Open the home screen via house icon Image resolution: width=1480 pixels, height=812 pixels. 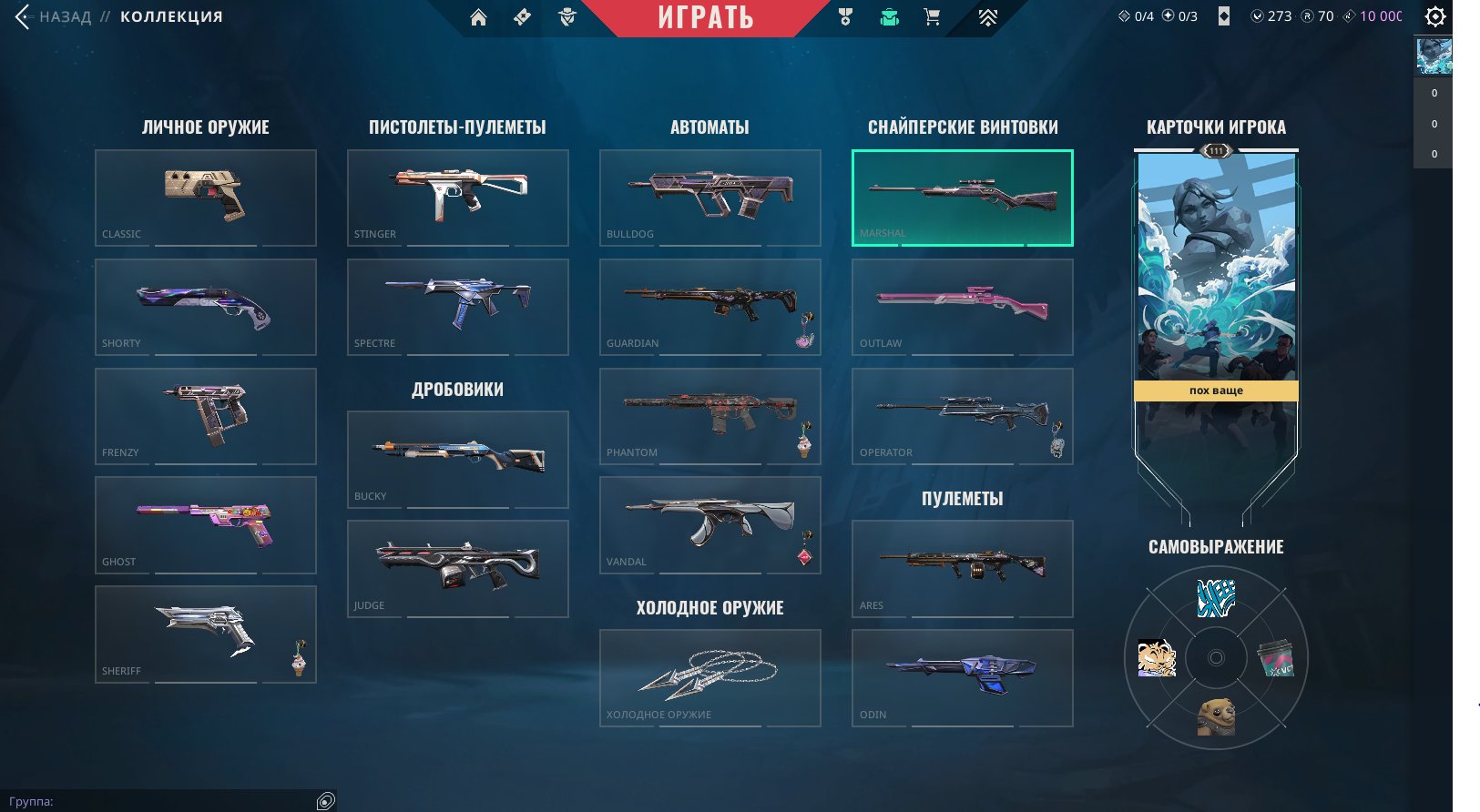point(478,16)
